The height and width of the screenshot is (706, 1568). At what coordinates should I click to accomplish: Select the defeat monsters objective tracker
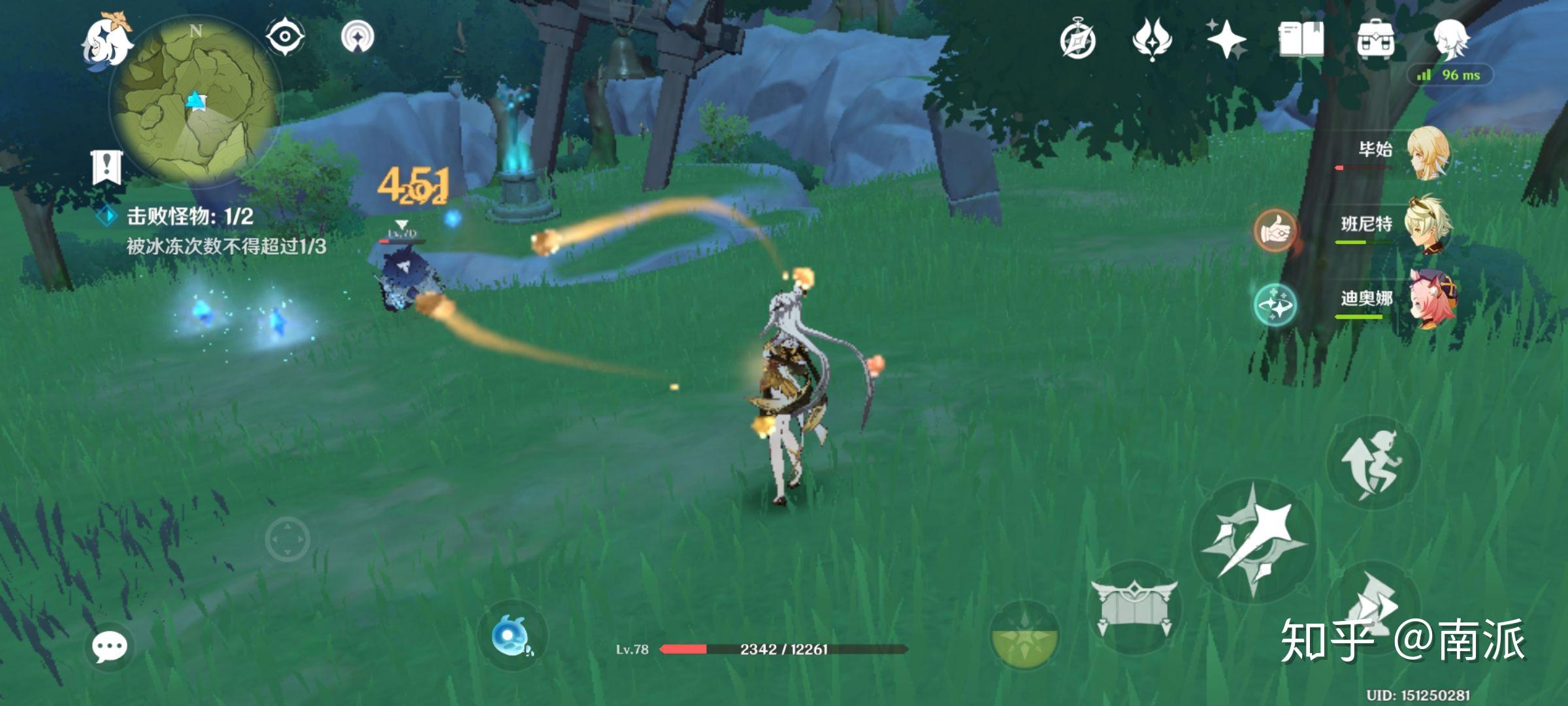click(189, 216)
